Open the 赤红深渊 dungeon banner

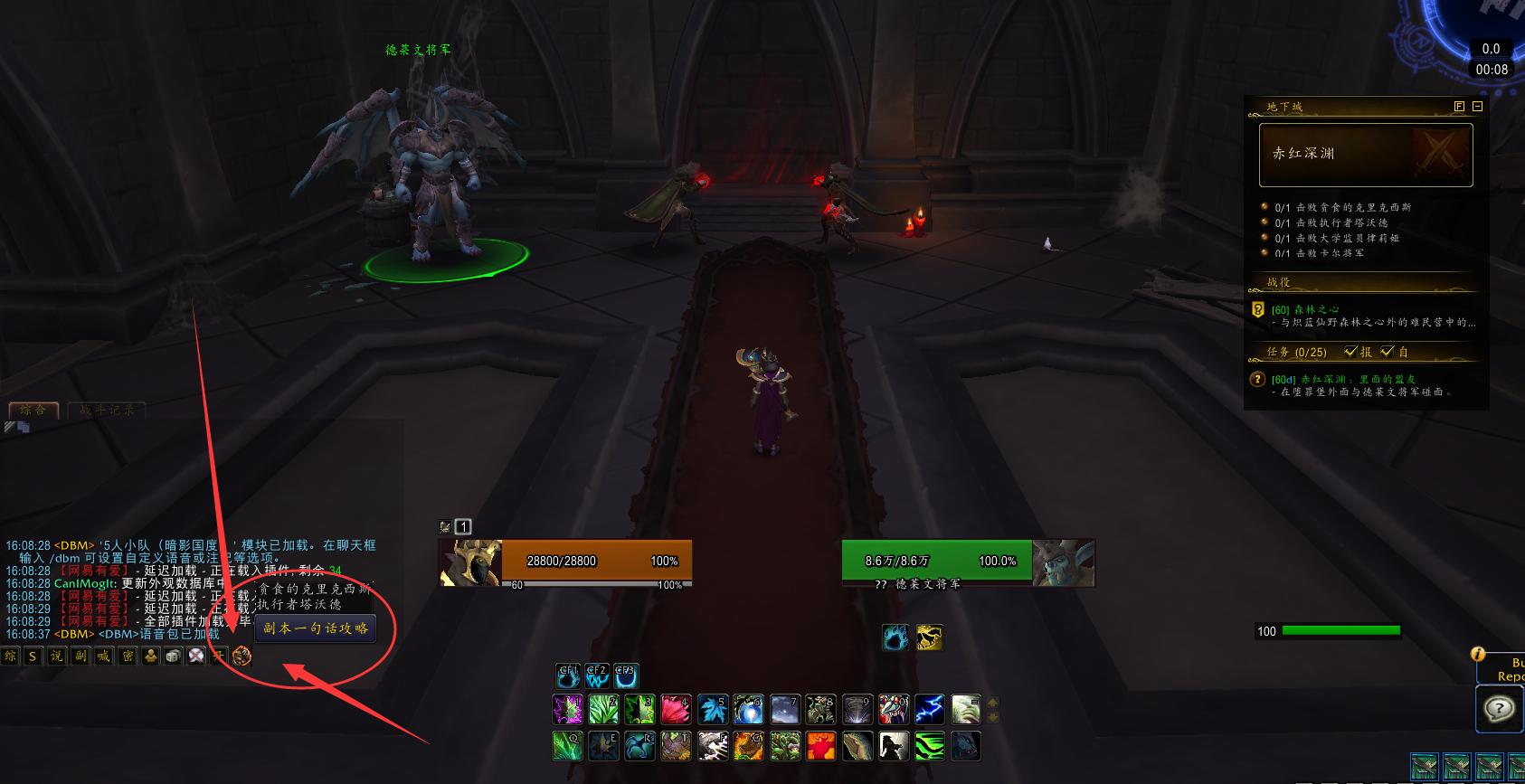coord(1366,155)
